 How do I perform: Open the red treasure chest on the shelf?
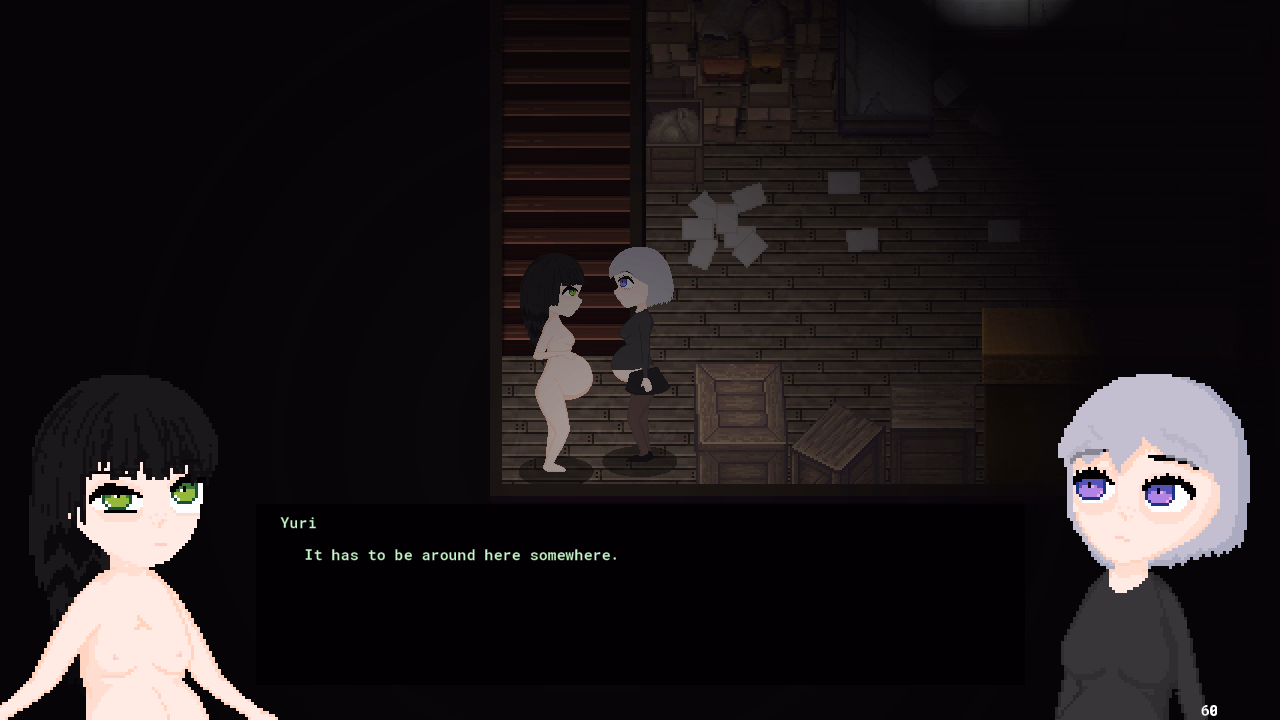pyautogui.click(x=723, y=68)
